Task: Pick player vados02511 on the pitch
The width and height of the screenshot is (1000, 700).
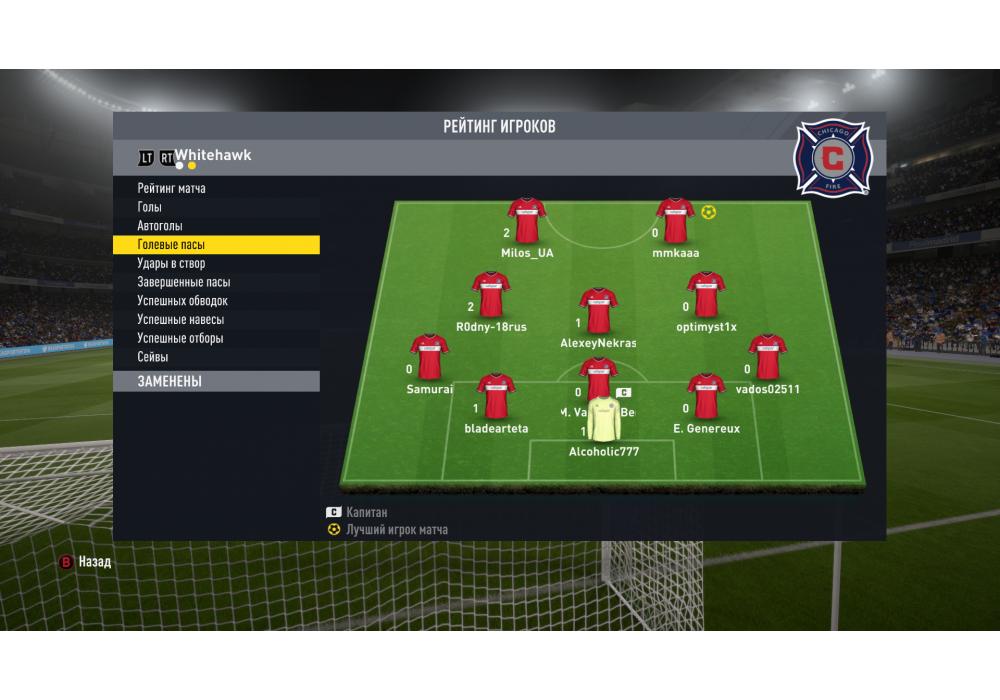Action: (767, 357)
